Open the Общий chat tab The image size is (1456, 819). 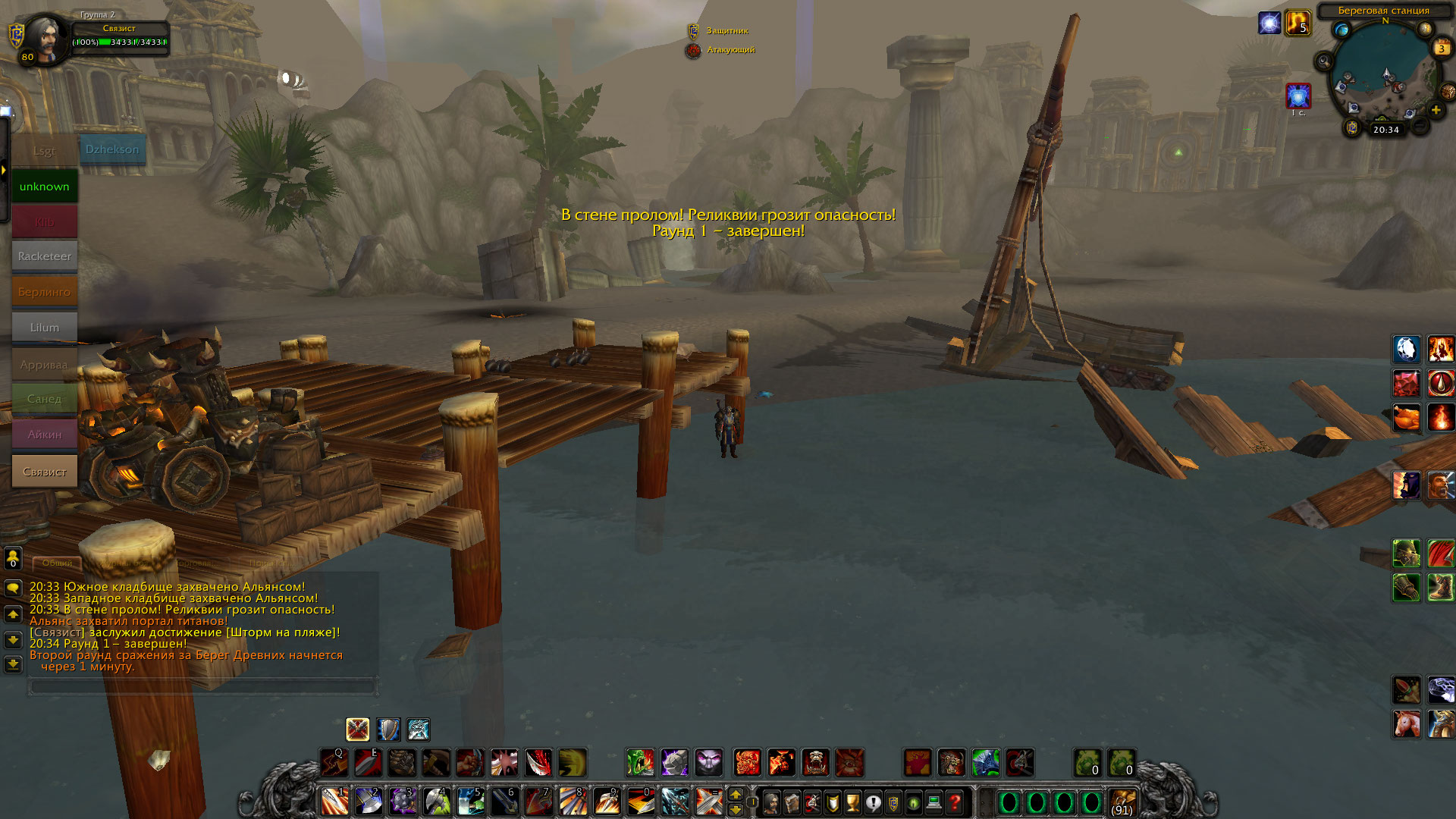[57, 563]
